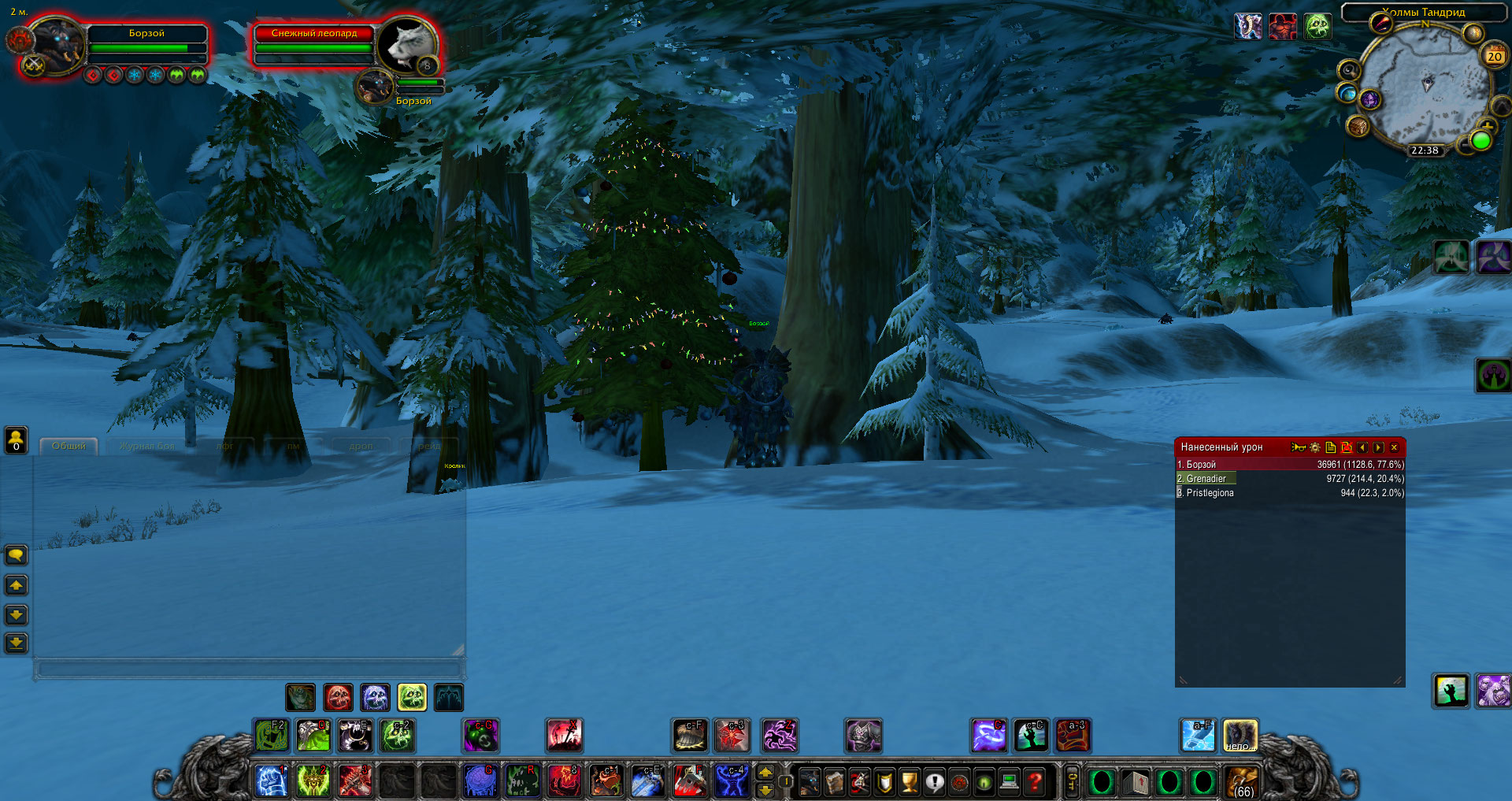Select the green skull presence stance icon

(412, 697)
